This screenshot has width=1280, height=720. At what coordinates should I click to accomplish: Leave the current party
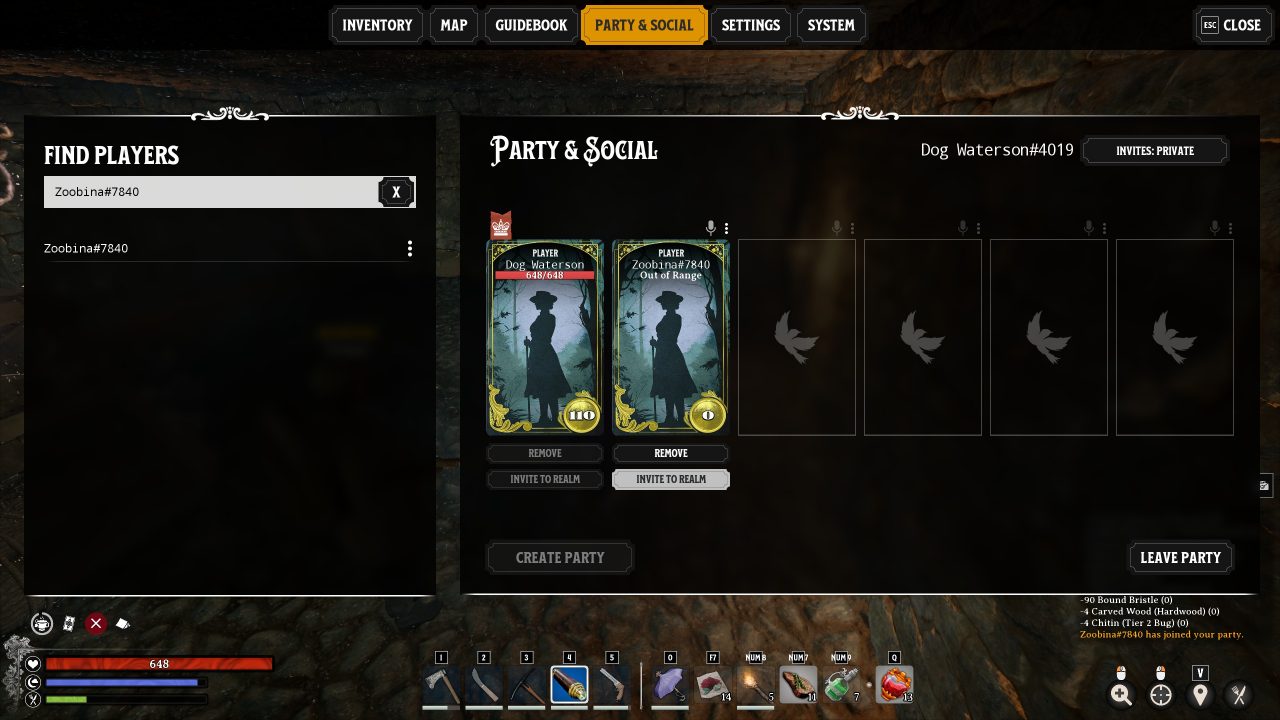tap(1180, 557)
